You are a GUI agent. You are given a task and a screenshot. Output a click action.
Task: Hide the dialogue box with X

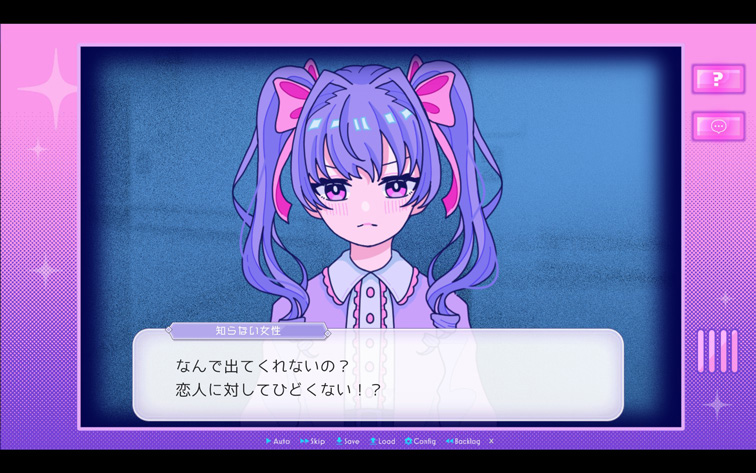(x=491, y=441)
